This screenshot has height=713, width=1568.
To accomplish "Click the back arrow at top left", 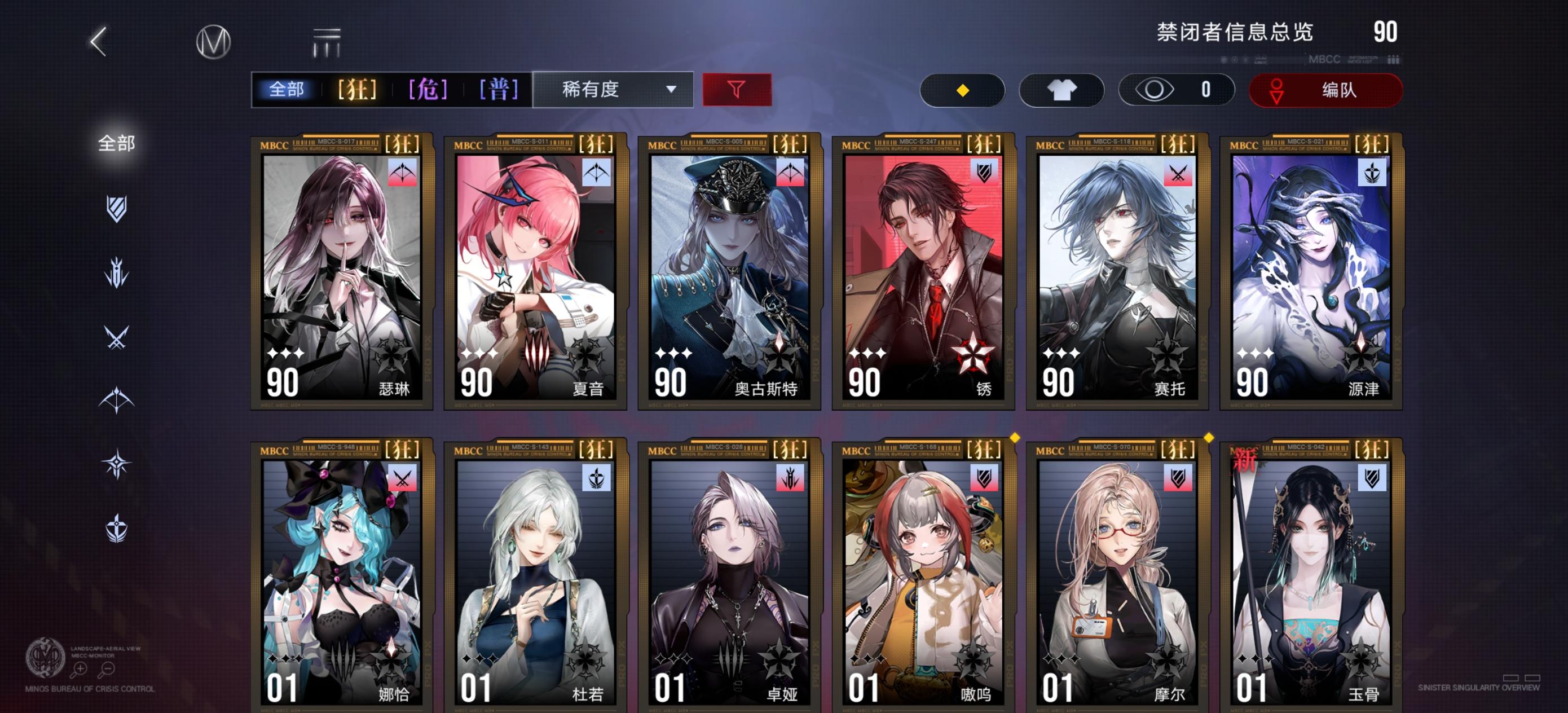I will (x=100, y=44).
